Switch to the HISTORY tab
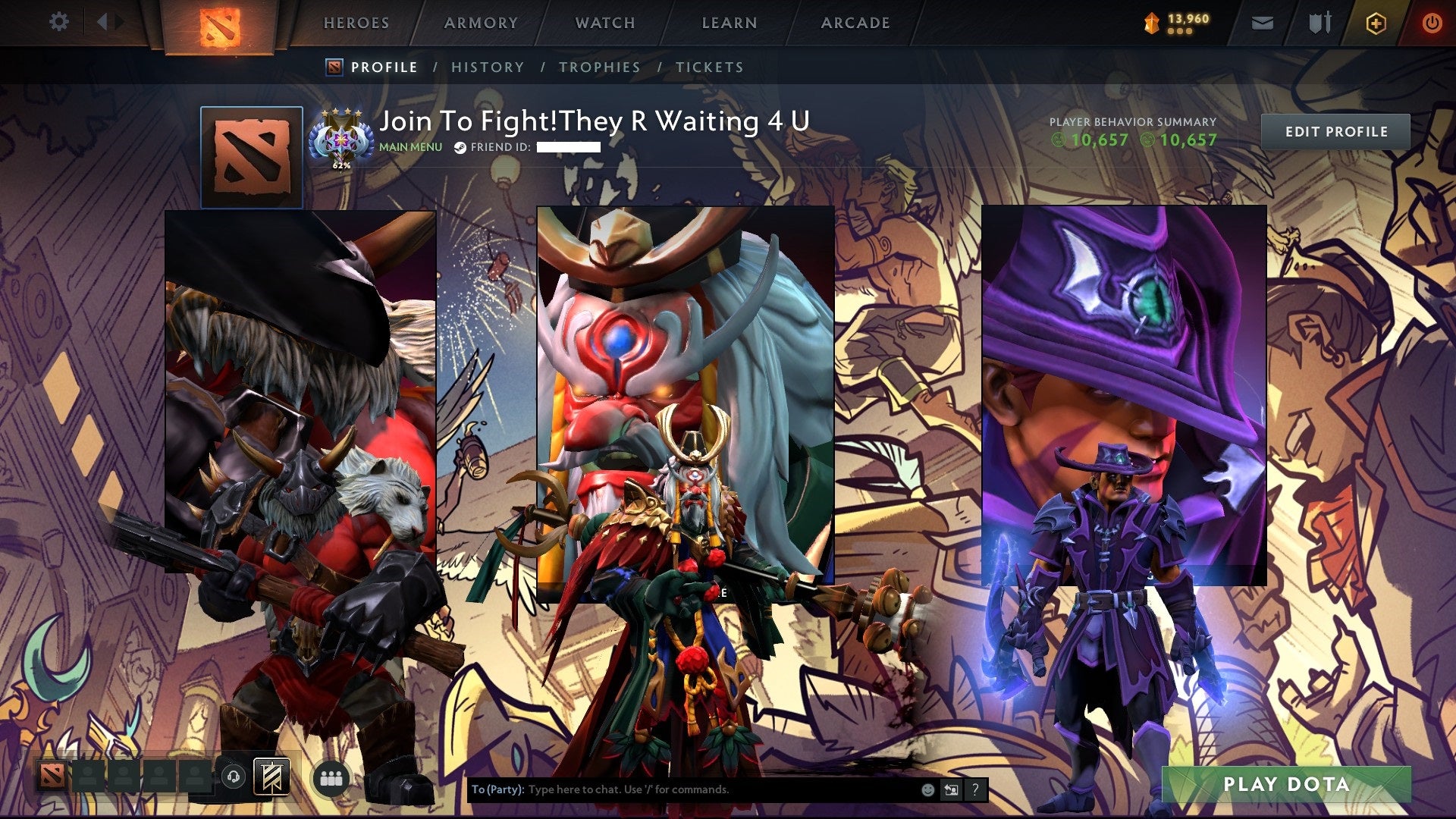 (487, 67)
